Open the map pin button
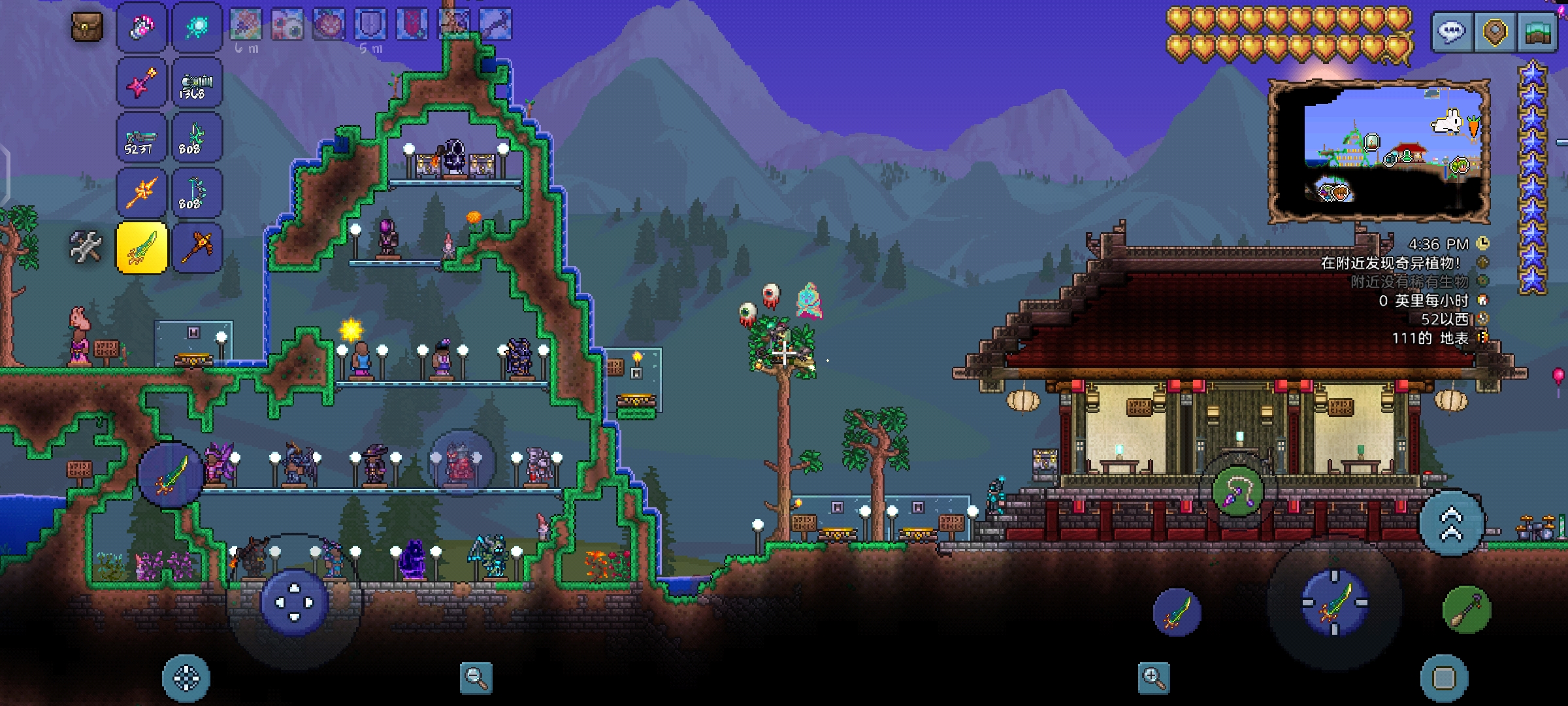 pyautogui.click(x=1495, y=31)
